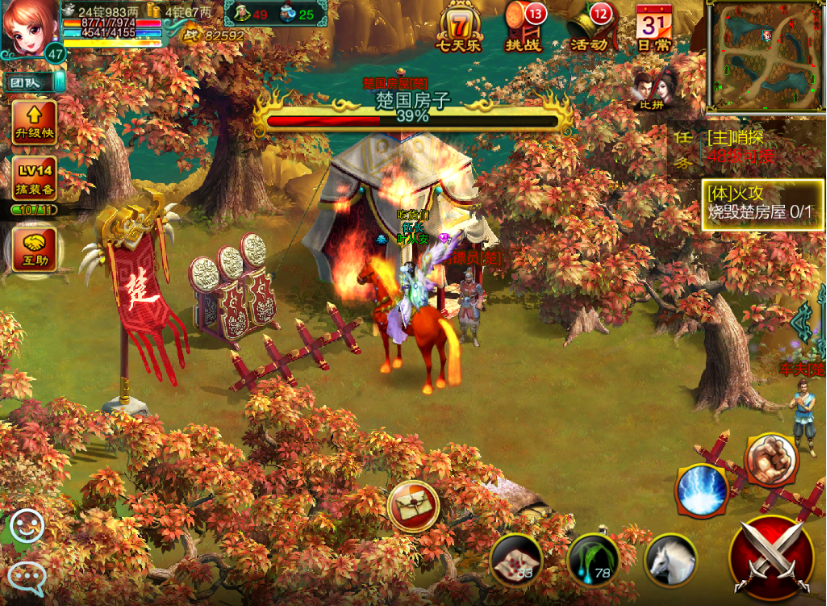Open the 挑战 challenge menu
Viewport: 827px width, 606px height.
click(523, 27)
